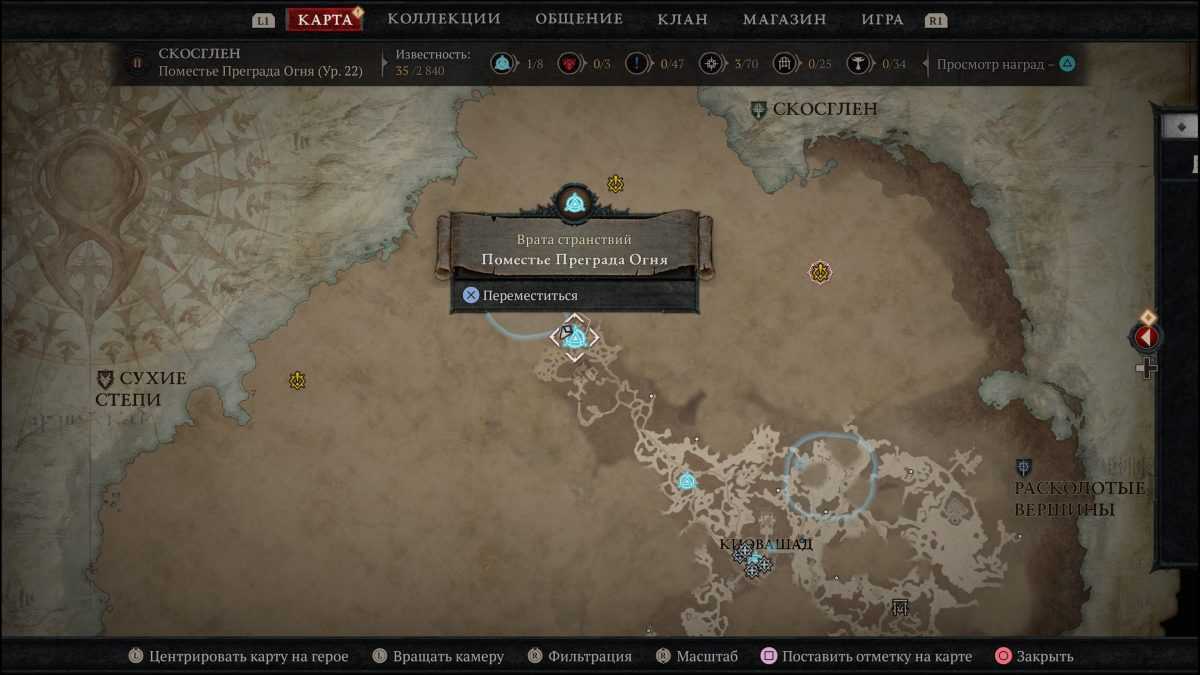Open the Магазин tab
The width and height of the screenshot is (1200, 675).
click(x=784, y=19)
